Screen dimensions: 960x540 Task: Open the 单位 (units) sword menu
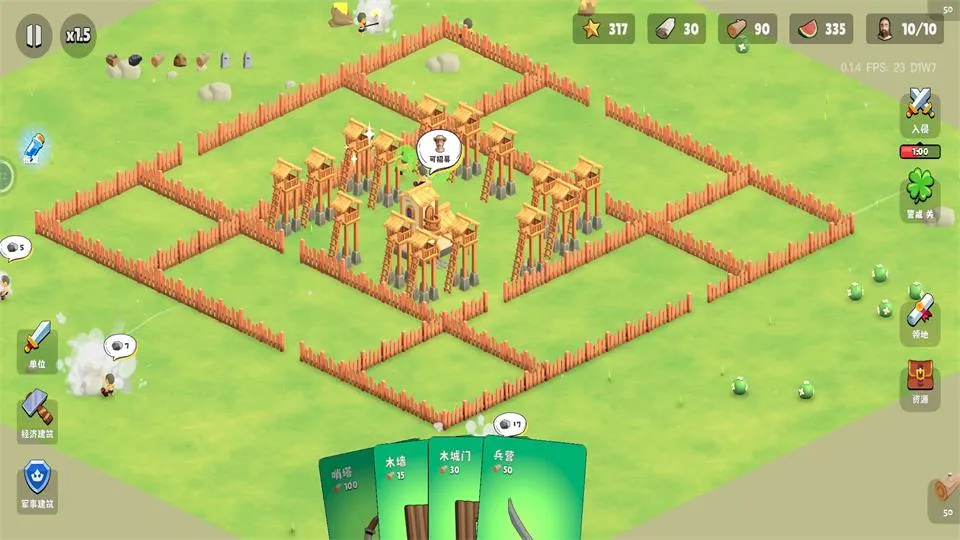[x=38, y=345]
